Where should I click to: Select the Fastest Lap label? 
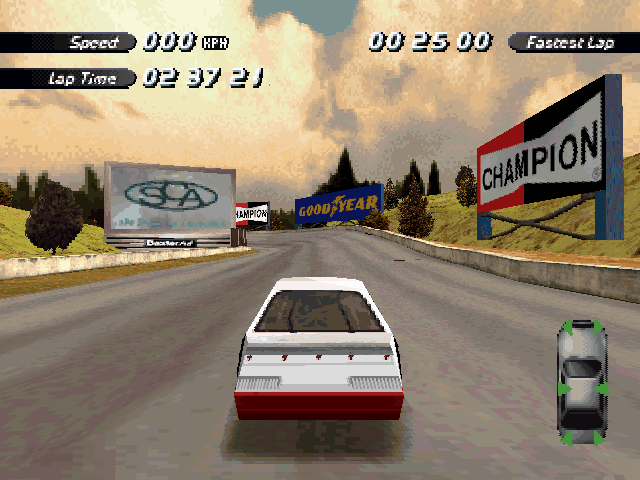[570, 42]
